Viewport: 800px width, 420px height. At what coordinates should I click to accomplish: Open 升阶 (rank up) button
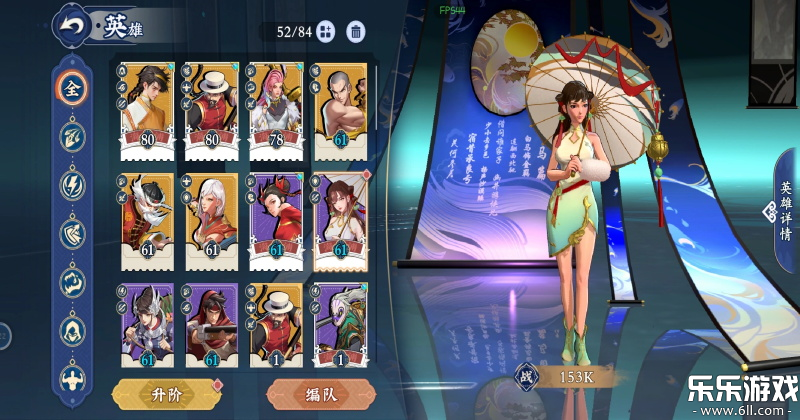click(167, 393)
